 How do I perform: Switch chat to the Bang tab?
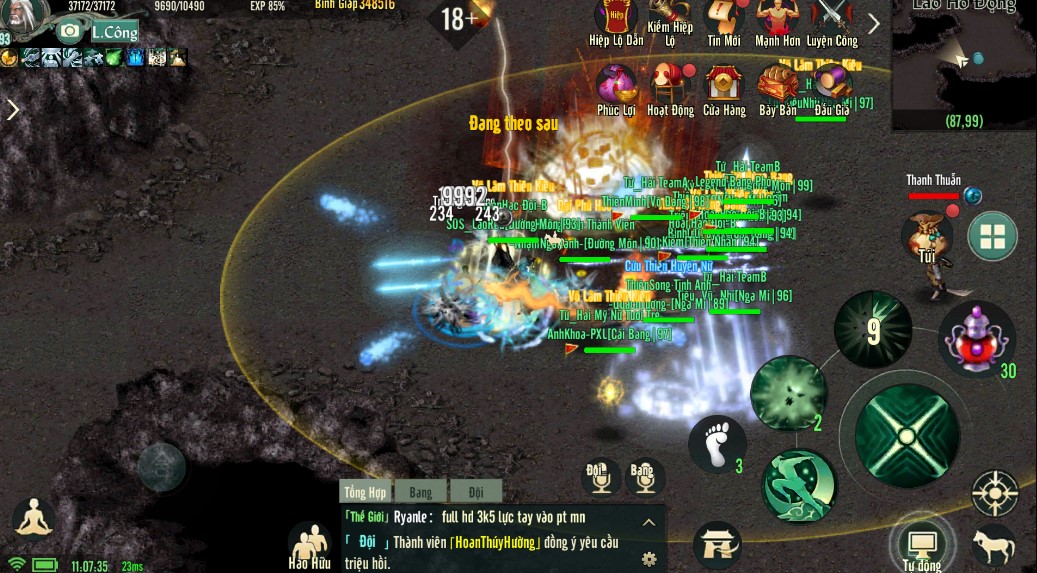420,492
